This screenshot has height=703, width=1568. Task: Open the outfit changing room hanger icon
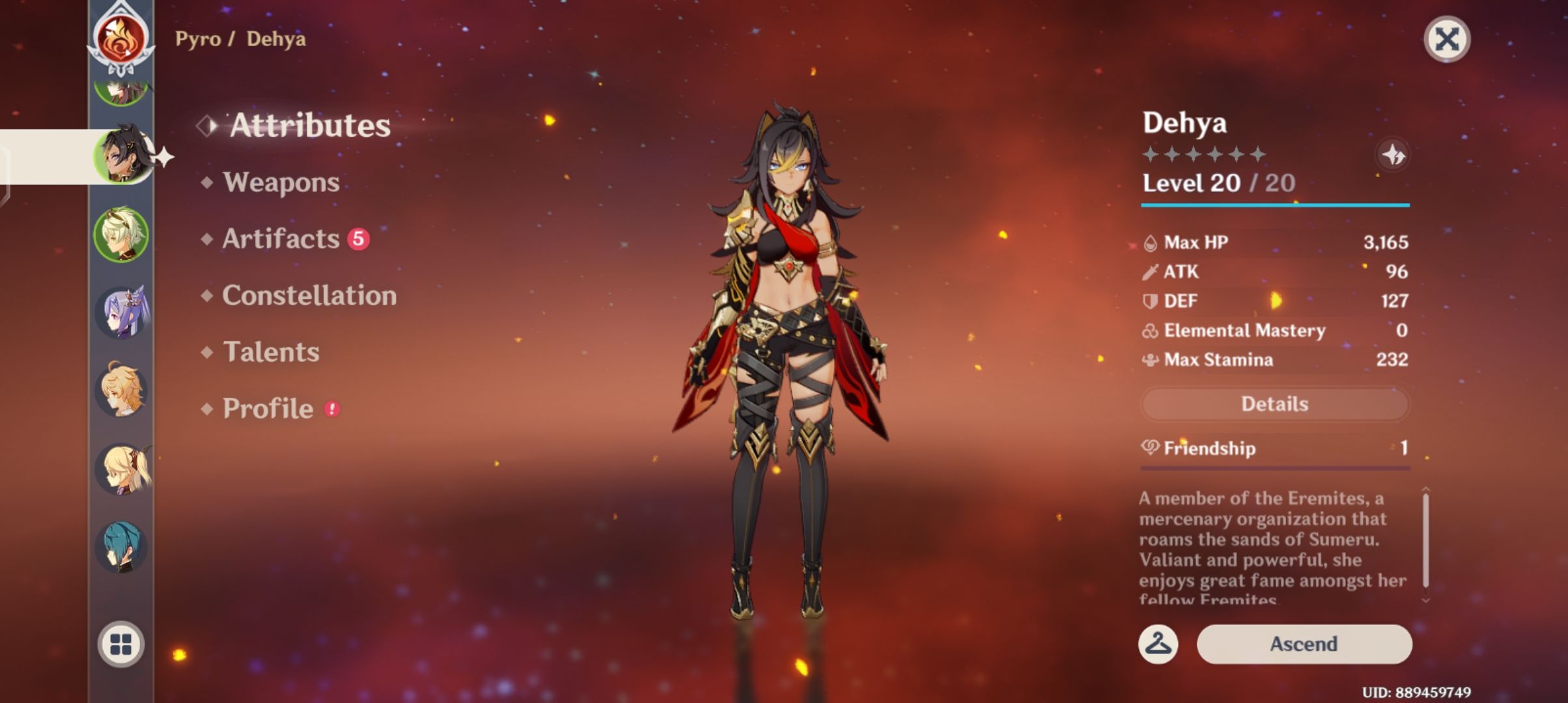pyautogui.click(x=1160, y=645)
